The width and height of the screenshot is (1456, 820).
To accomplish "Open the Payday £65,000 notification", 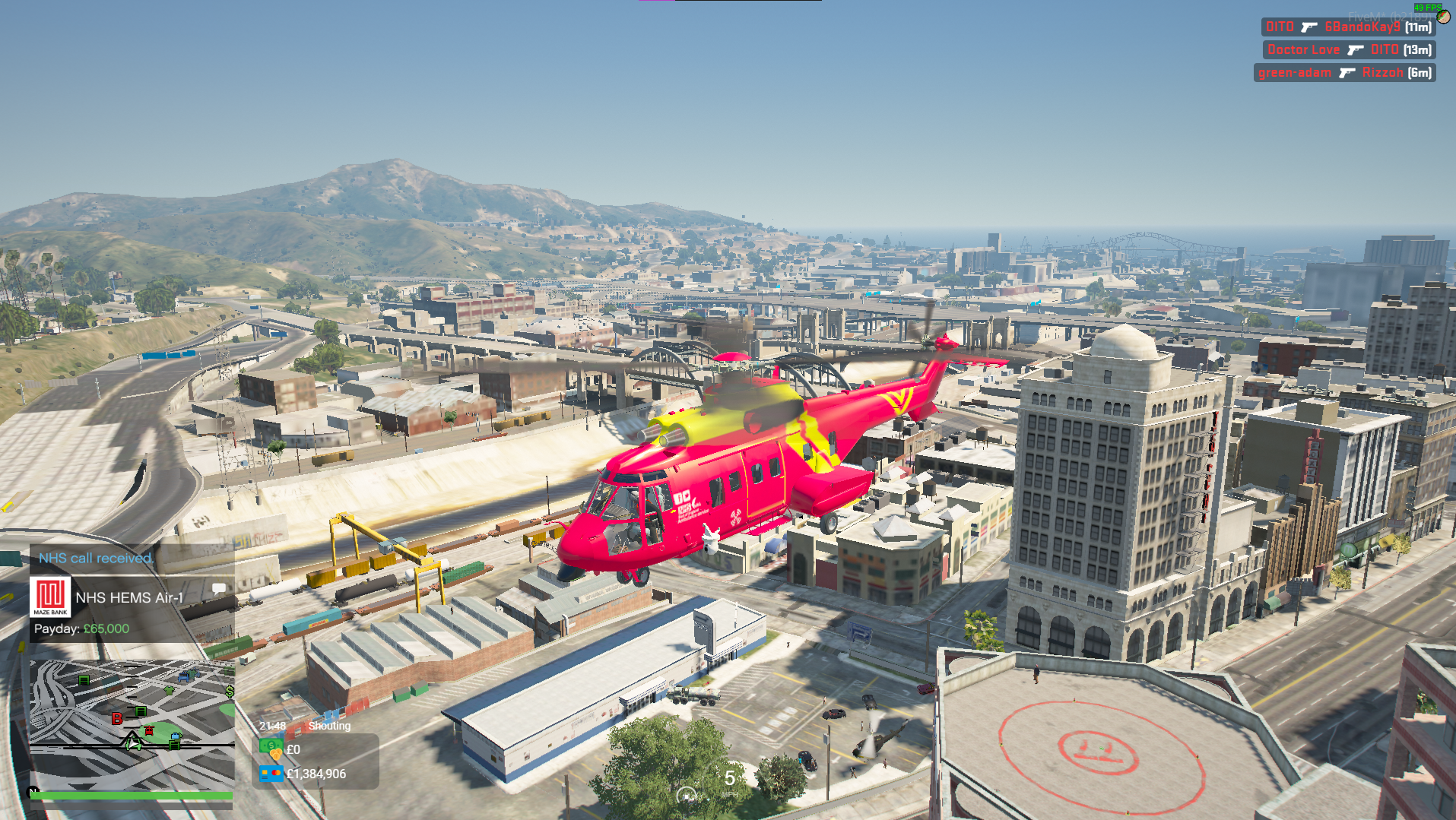I will pyautogui.click(x=81, y=628).
